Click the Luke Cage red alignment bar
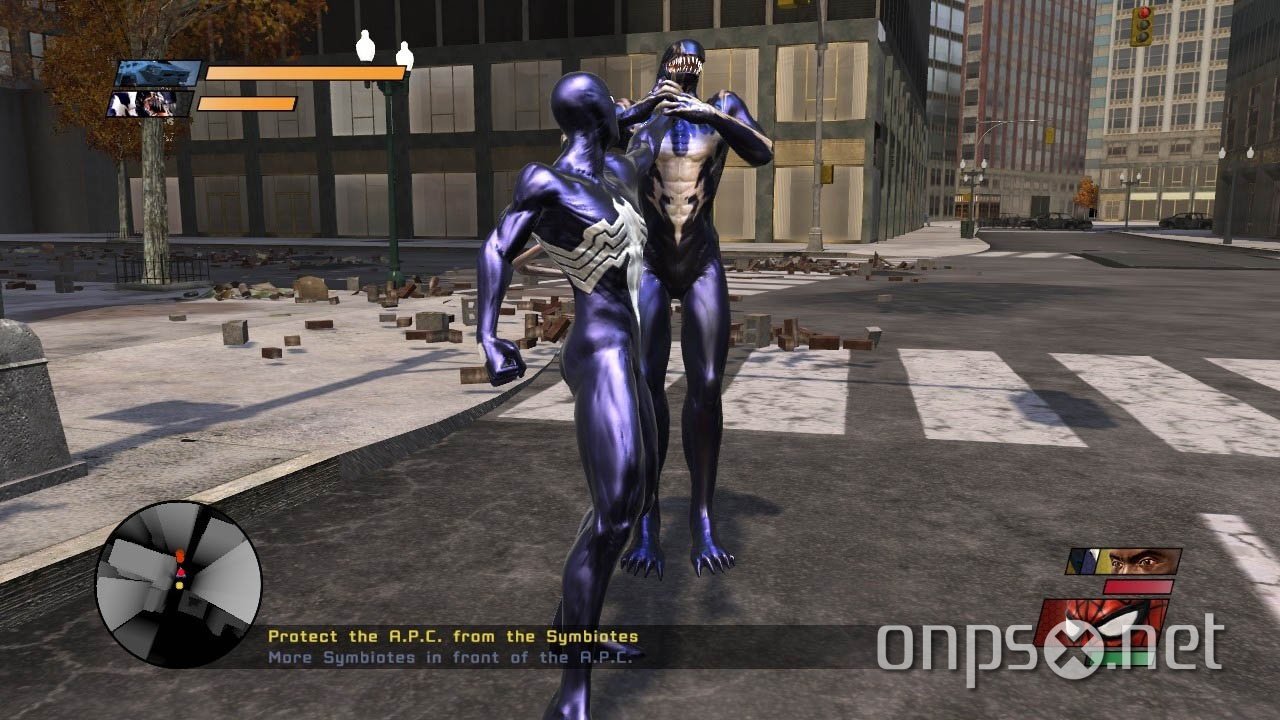Image resolution: width=1280 pixels, height=720 pixels. 1137,587
